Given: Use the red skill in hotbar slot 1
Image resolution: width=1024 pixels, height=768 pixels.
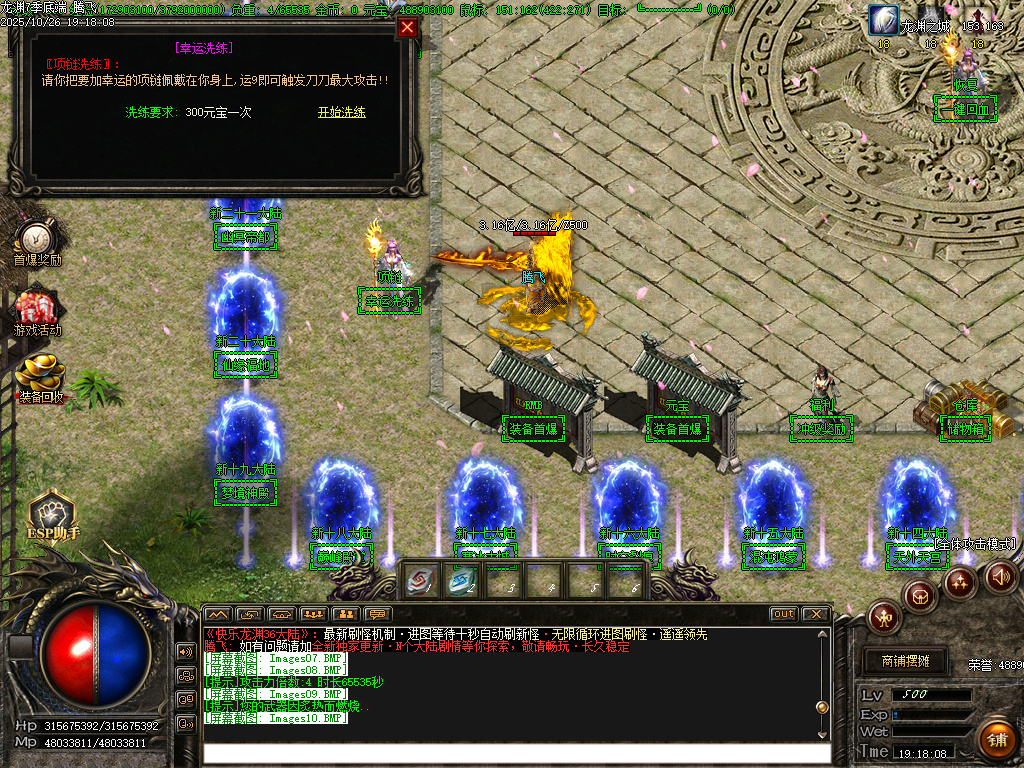Looking at the screenshot, I should point(419,580).
